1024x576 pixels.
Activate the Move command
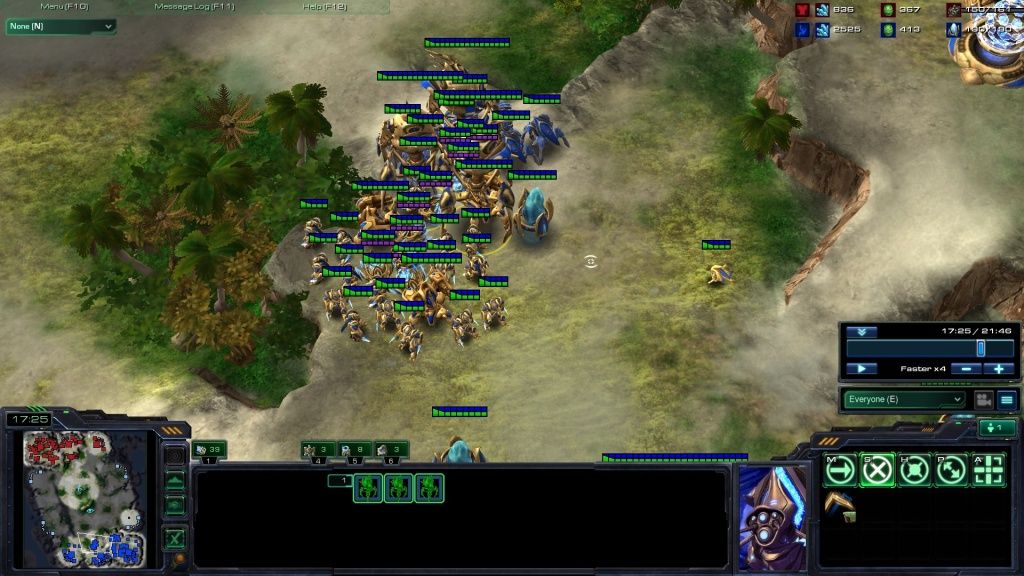(840, 469)
